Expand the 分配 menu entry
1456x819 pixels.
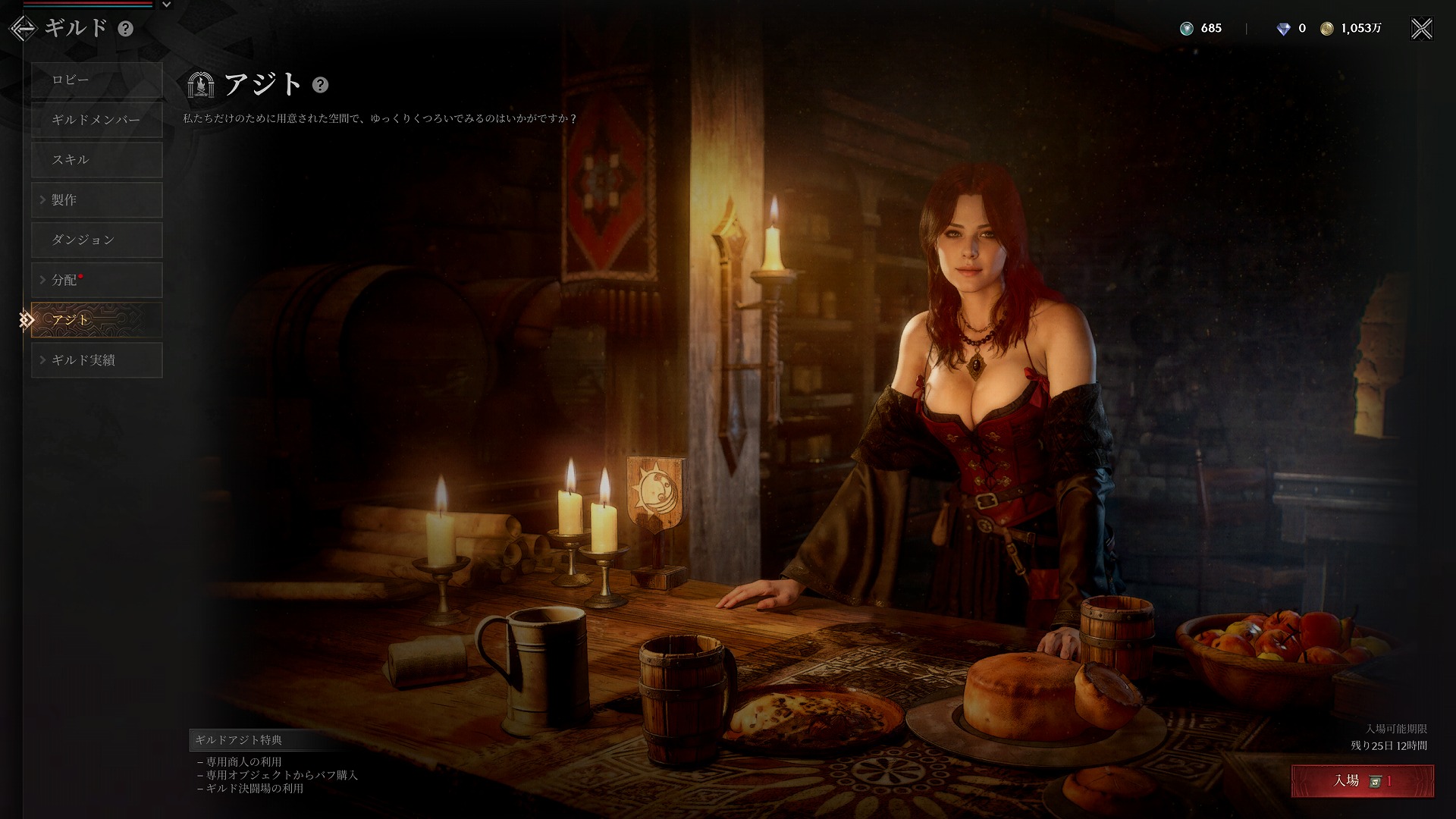tap(97, 280)
